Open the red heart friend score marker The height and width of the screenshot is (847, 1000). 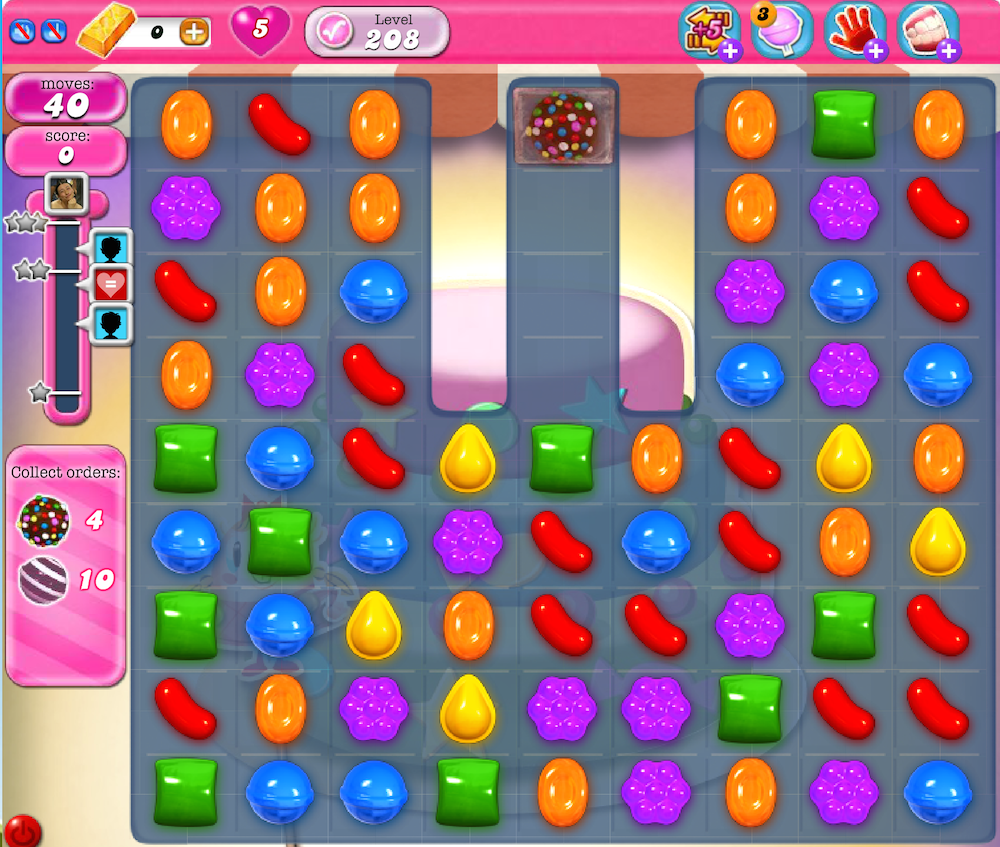(x=111, y=285)
